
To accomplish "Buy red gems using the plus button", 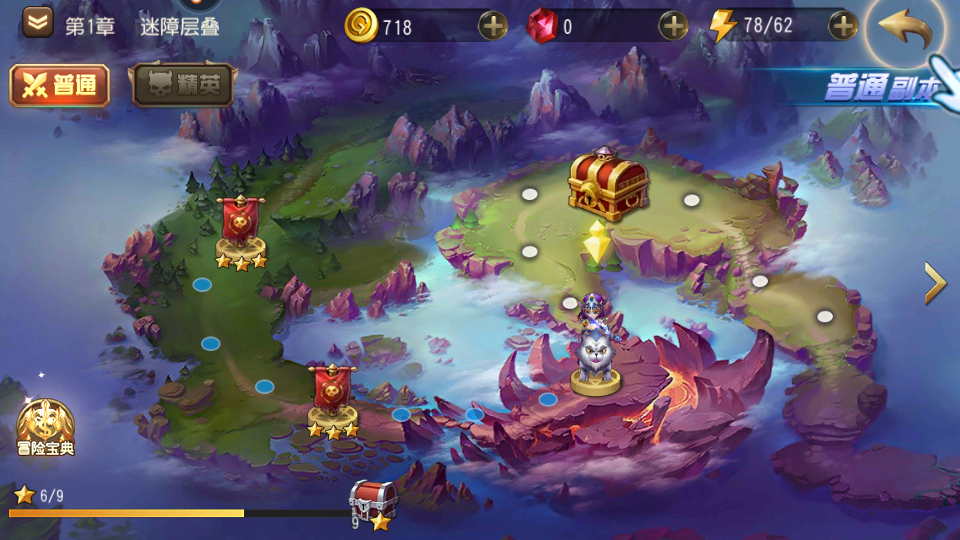I will tap(674, 26).
